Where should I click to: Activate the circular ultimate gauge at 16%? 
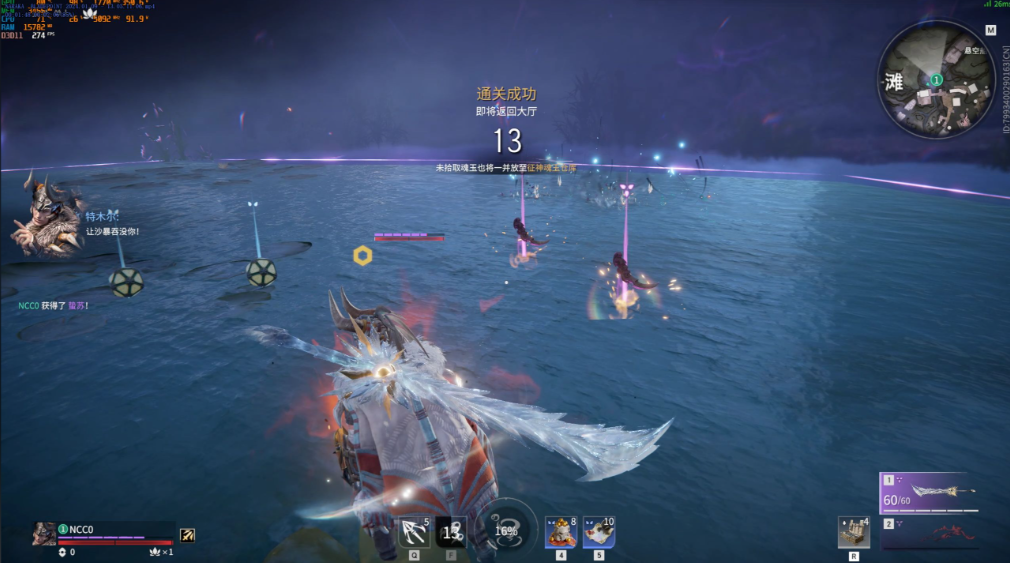[x=507, y=530]
